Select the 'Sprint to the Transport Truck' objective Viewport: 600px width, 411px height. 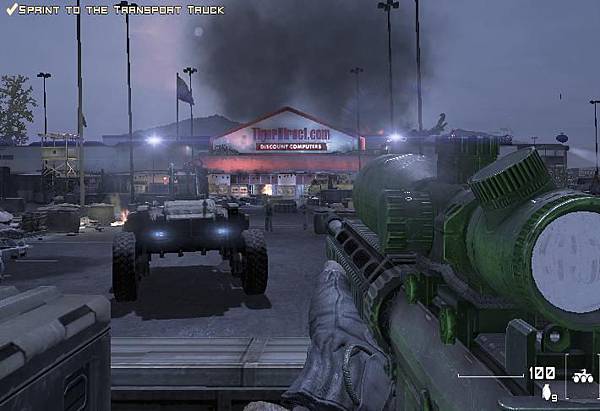[x=114, y=9]
